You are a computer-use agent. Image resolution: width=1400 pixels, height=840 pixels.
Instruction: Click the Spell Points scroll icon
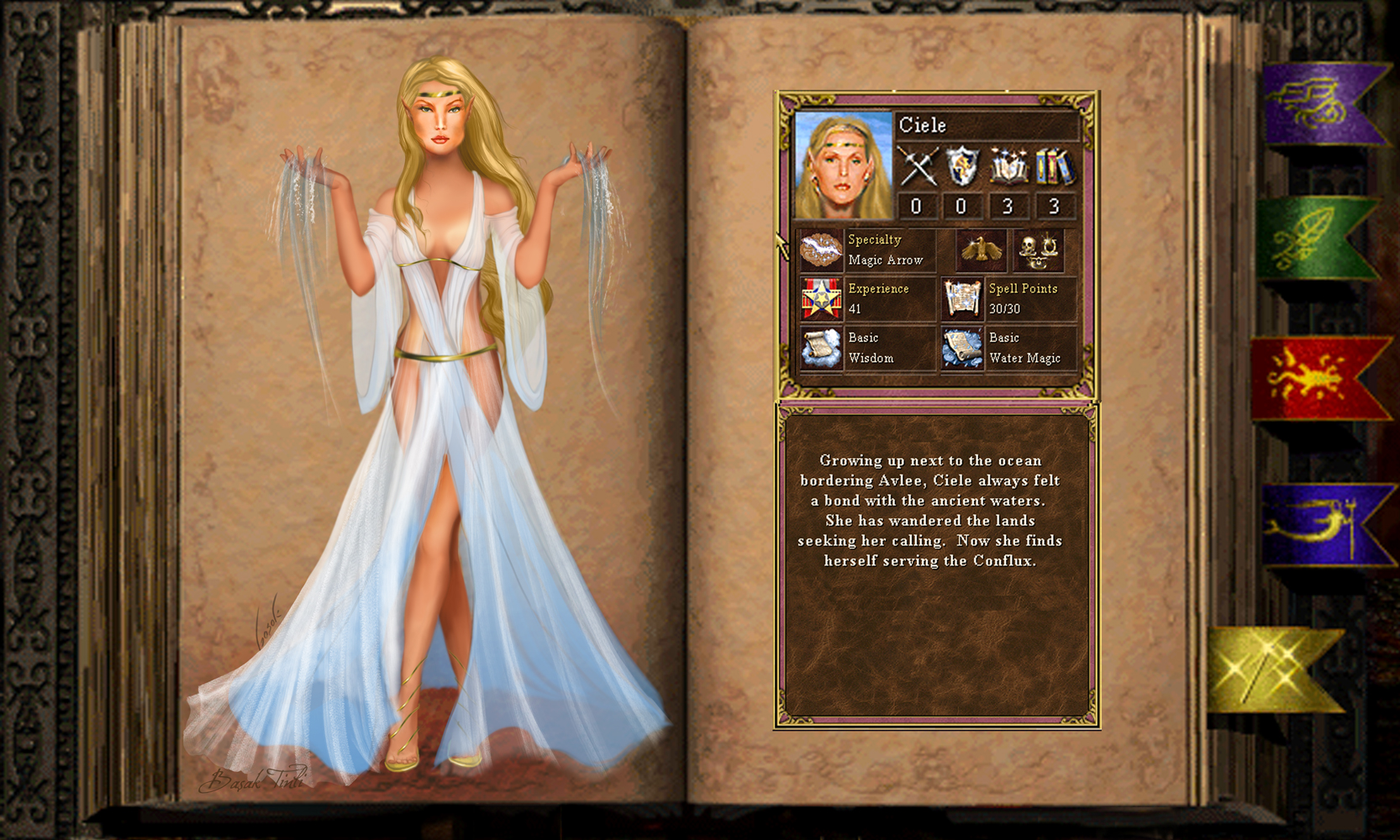coord(962,299)
